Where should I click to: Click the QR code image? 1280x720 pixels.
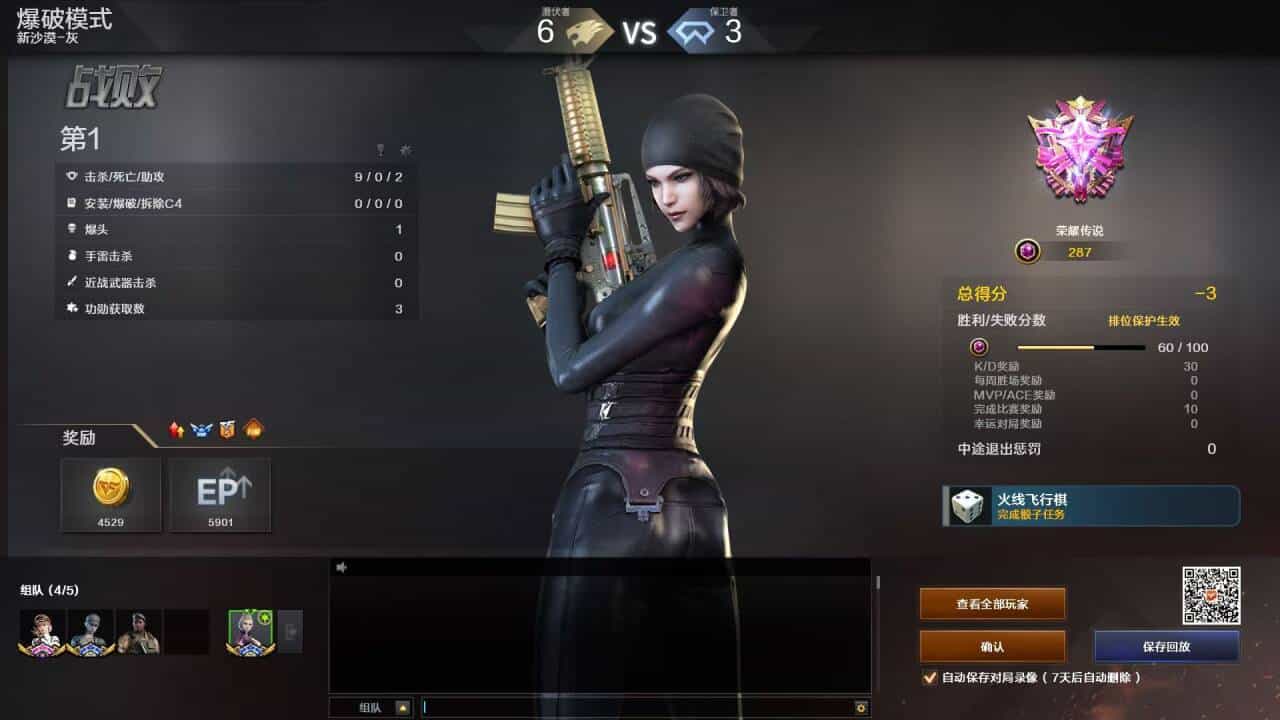pos(1211,596)
